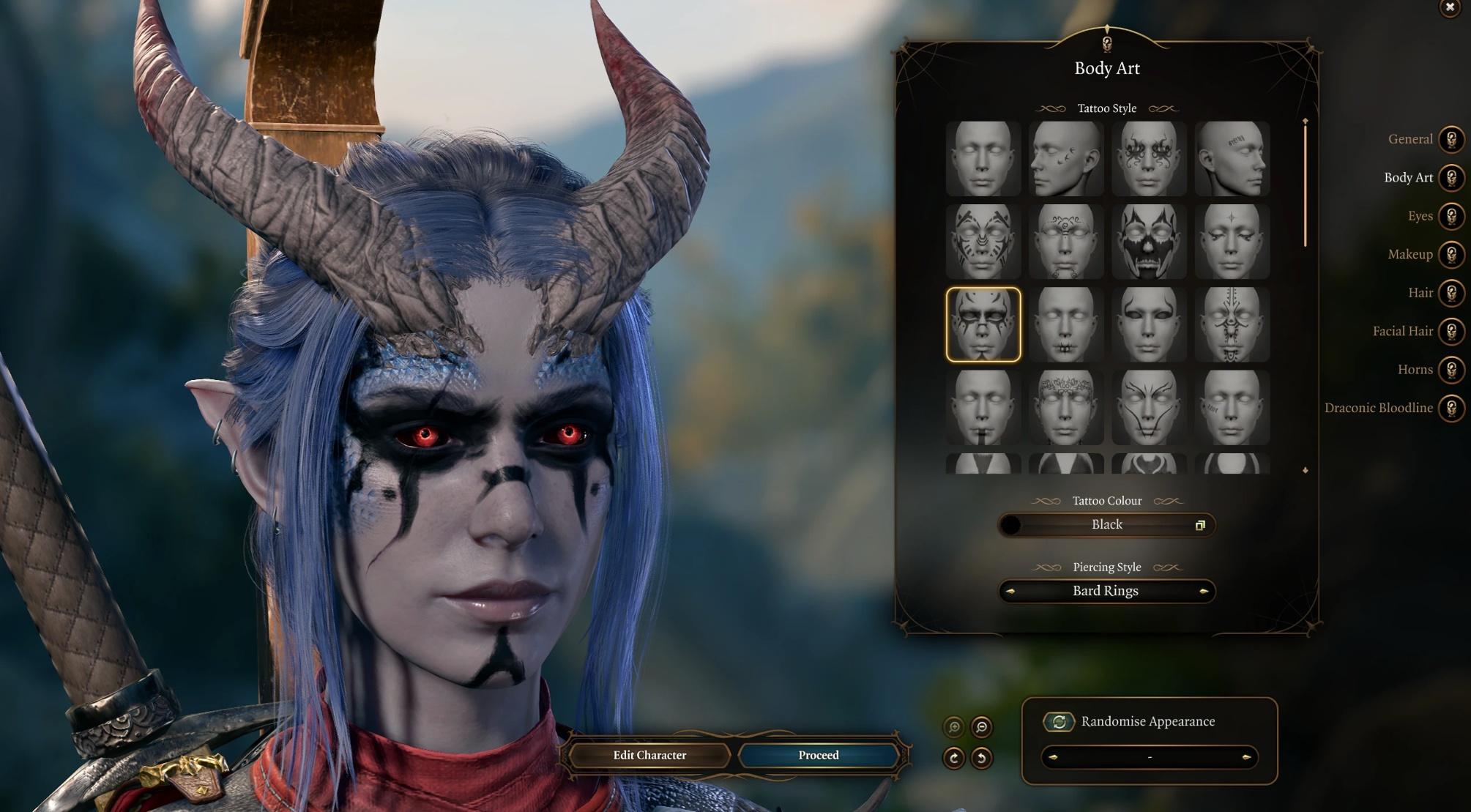Click the Hair category skull icon
1471x812 pixels.
click(x=1450, y=293)
